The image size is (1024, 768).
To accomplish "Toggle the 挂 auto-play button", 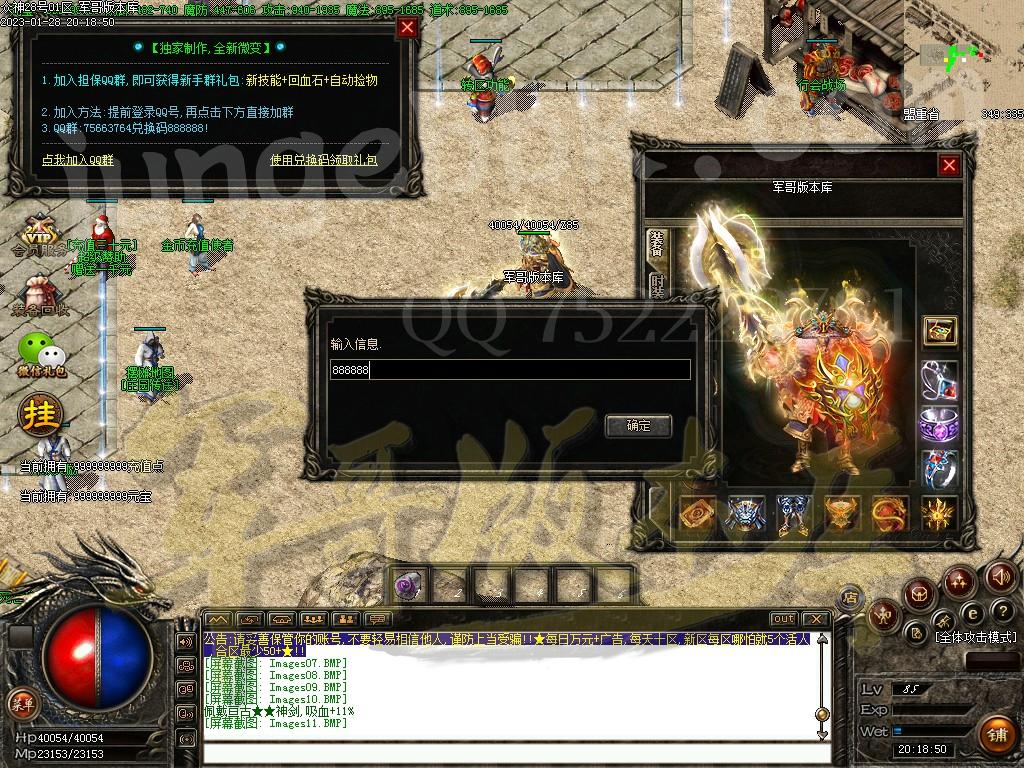I will [x=41, y=413].
